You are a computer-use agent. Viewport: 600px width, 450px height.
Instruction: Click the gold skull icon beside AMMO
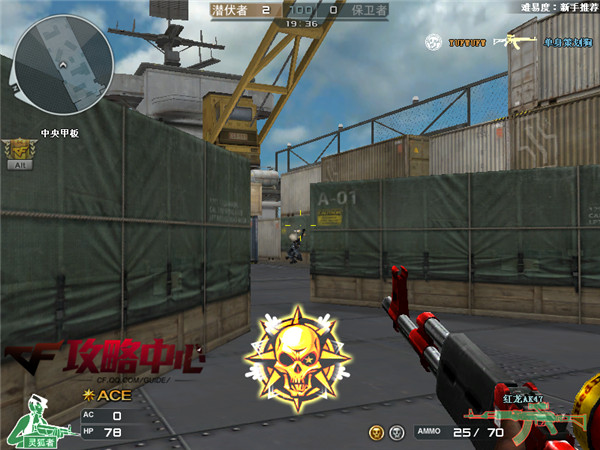coord(376,432)
